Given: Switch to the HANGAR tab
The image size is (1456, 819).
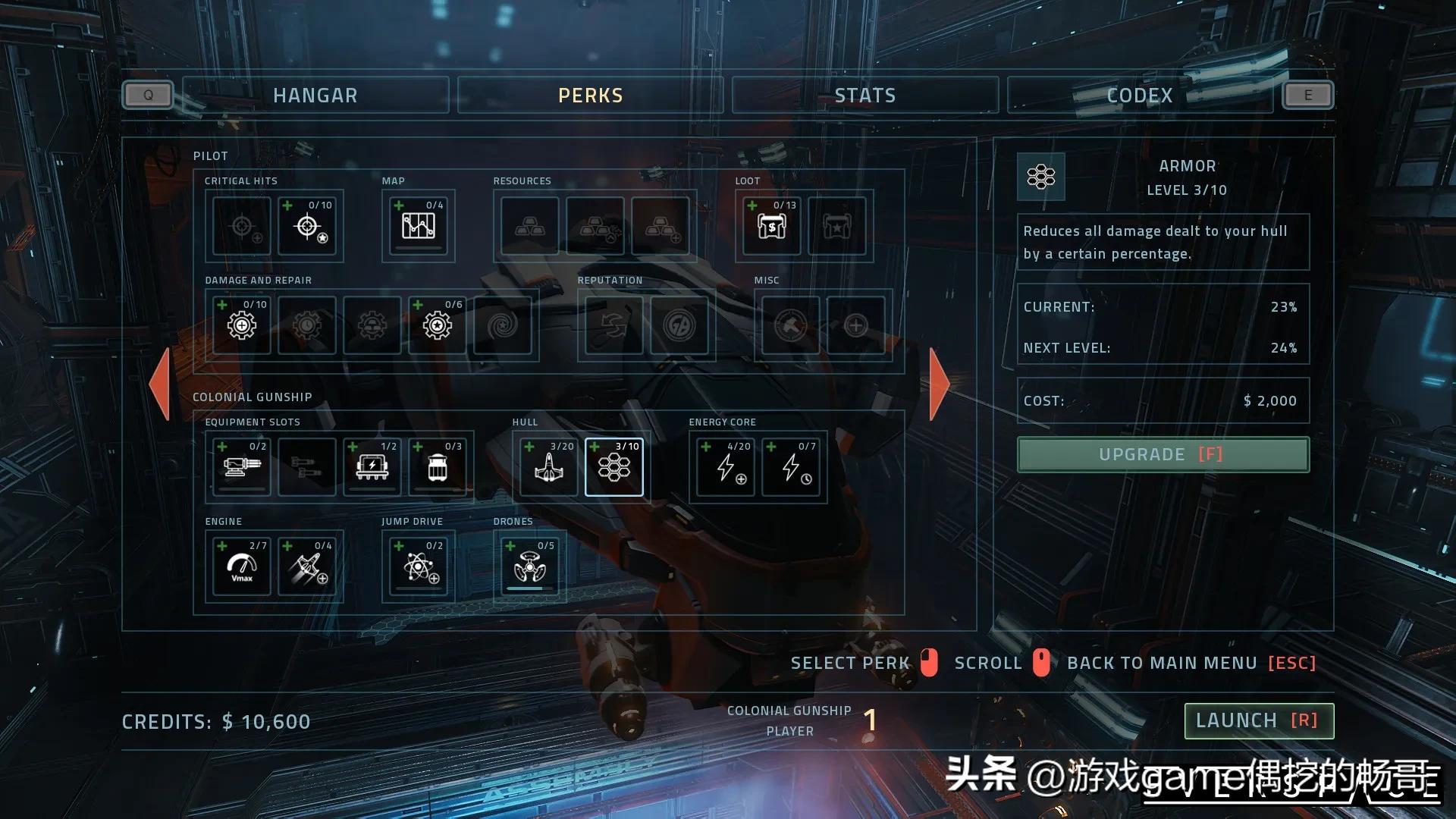Looking at the screenshot, I should (x=315, y=95).
